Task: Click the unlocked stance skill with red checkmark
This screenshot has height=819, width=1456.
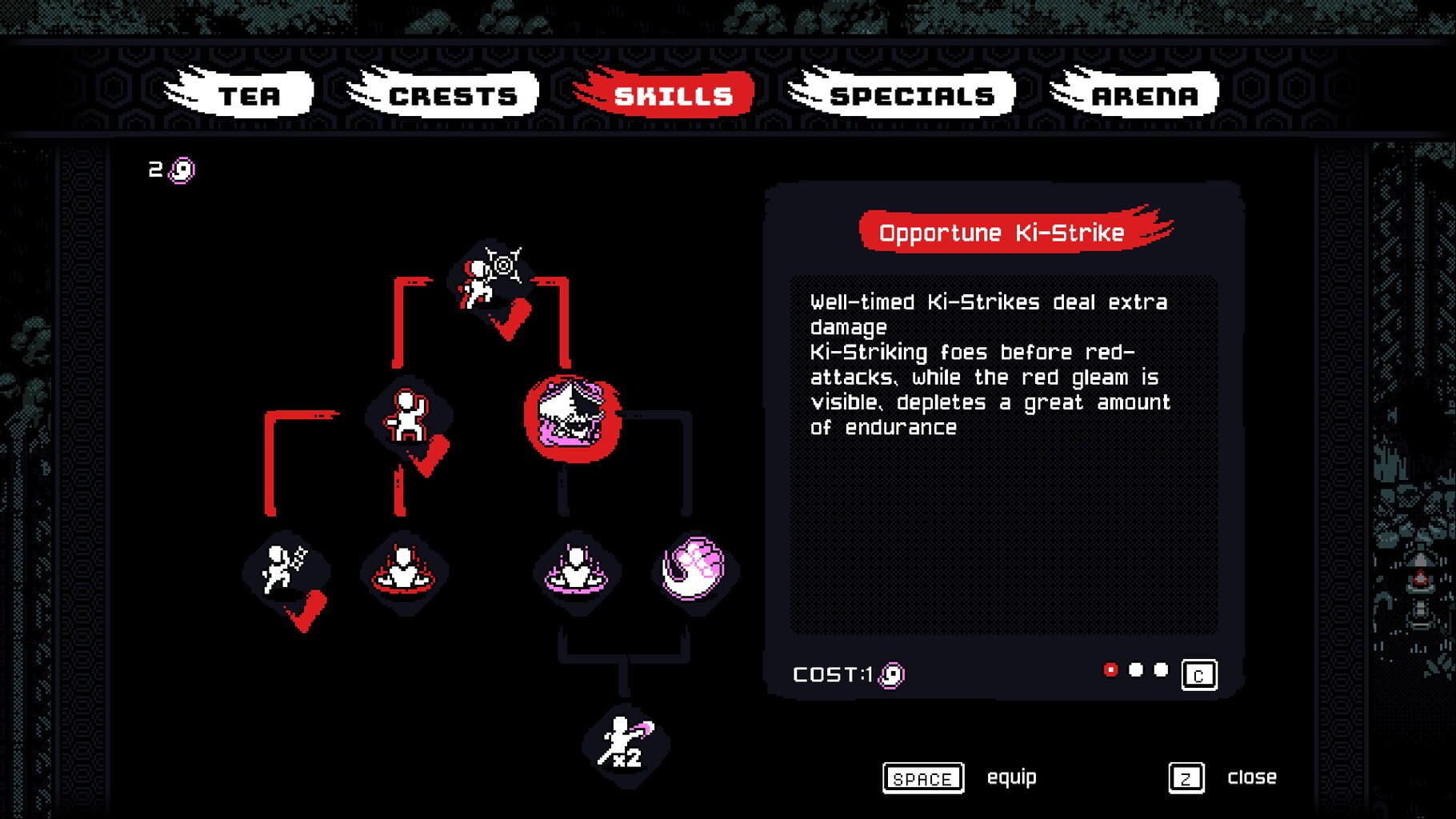Action: click(x=408, y=416)
